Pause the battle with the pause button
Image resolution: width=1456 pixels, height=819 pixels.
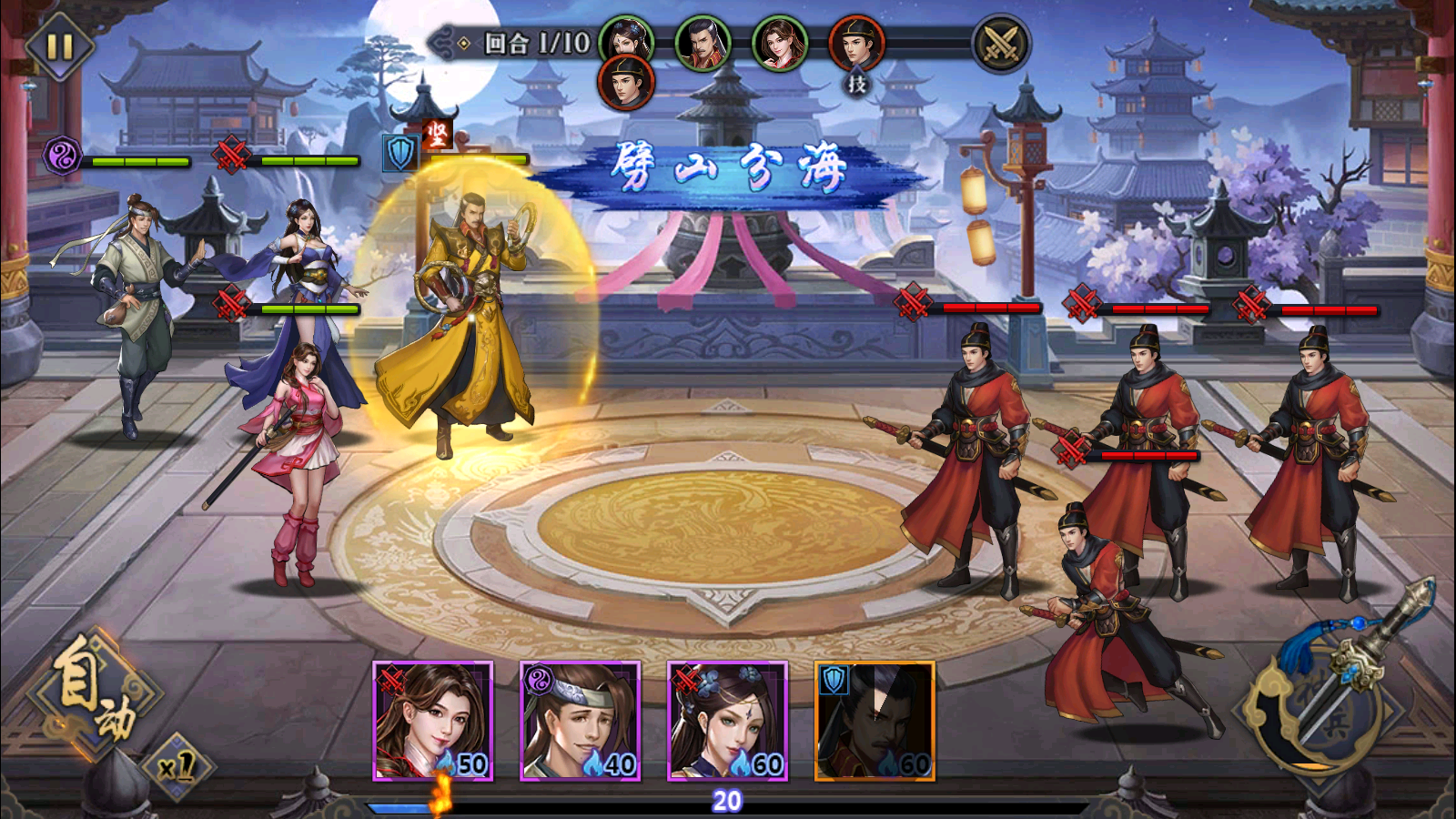[x=59, y=45]
